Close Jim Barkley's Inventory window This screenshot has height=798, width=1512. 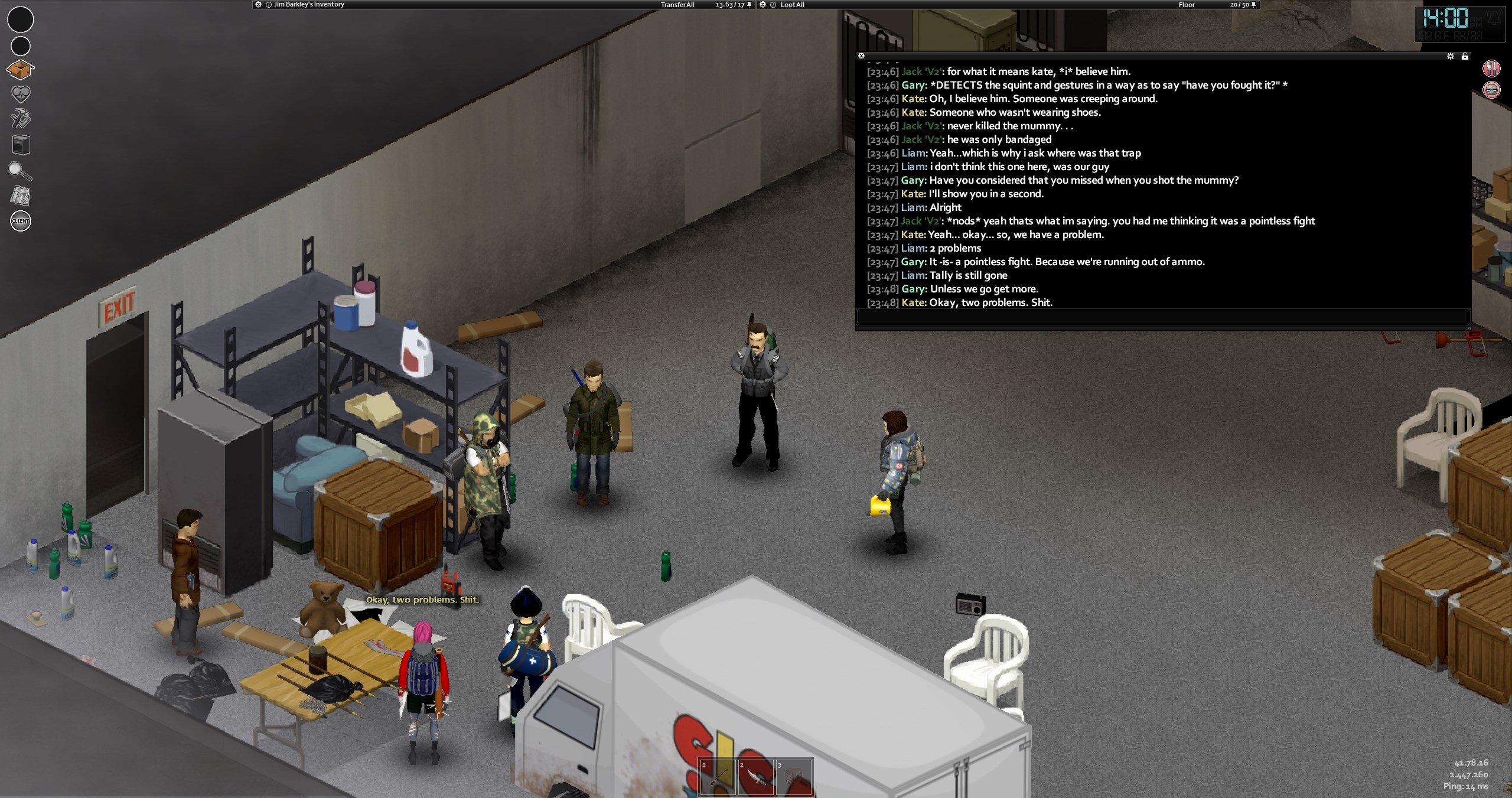coord(258,5)
